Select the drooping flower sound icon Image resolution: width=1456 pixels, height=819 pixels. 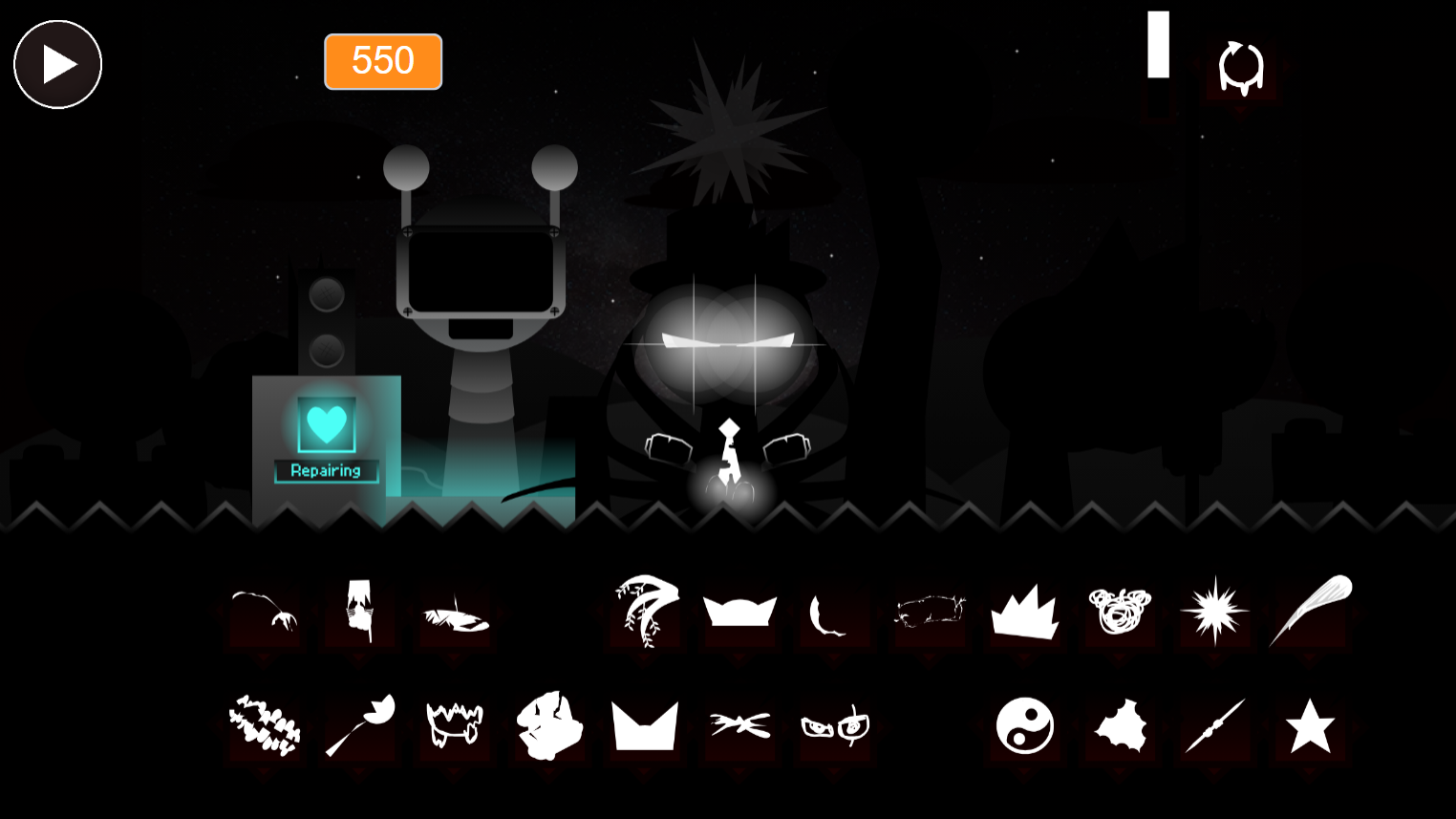tap(265, 612)
